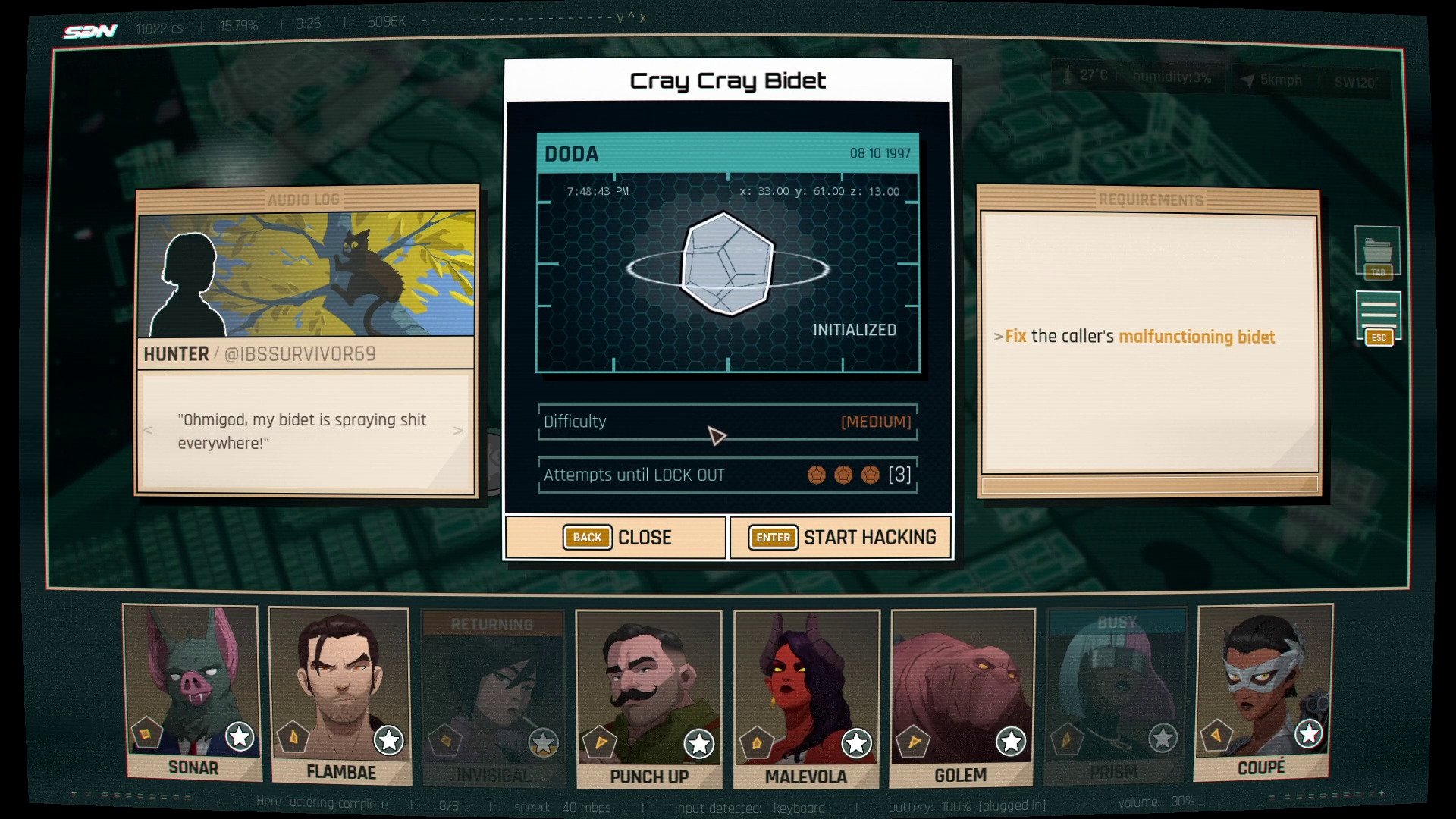This screenshot has height=819, width=1456.
Task: Go to the previous audio log line
Action: (x=149, y=431)
